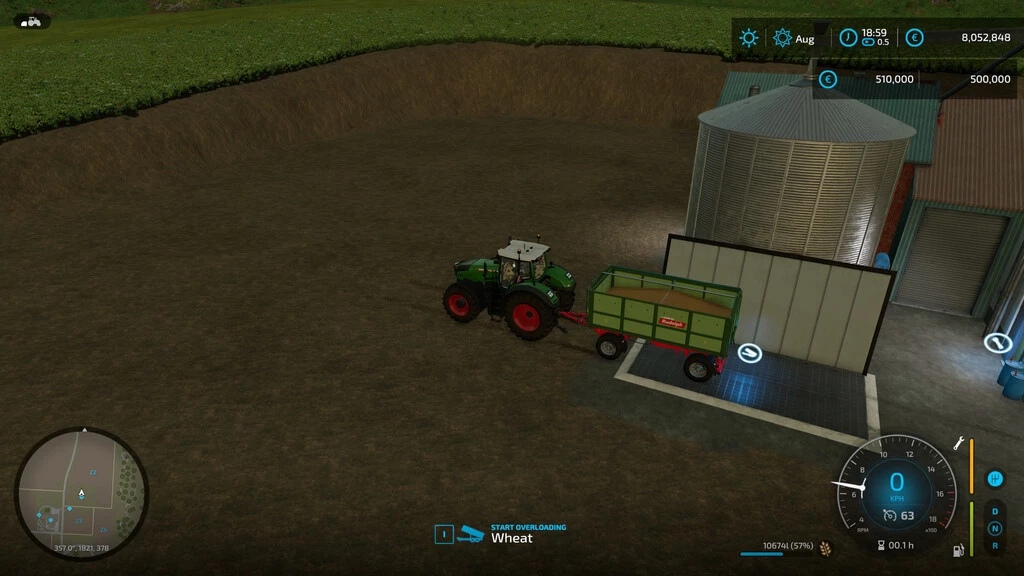
Task: Switch to the N neutral gear indicator
Action: (994, 529)
